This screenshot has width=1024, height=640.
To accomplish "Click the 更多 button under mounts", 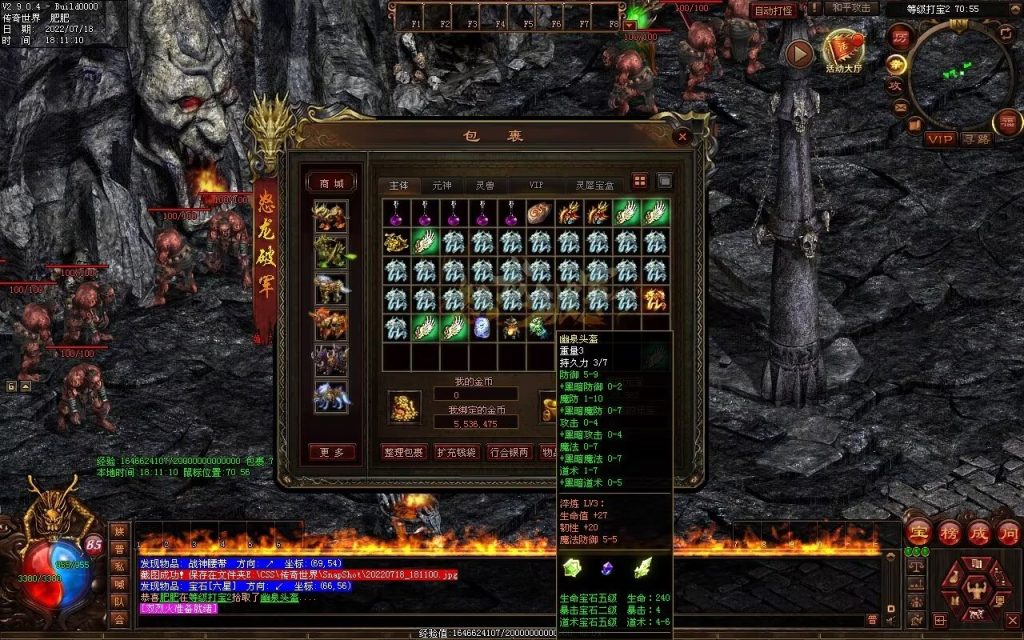I will [331, 452].
